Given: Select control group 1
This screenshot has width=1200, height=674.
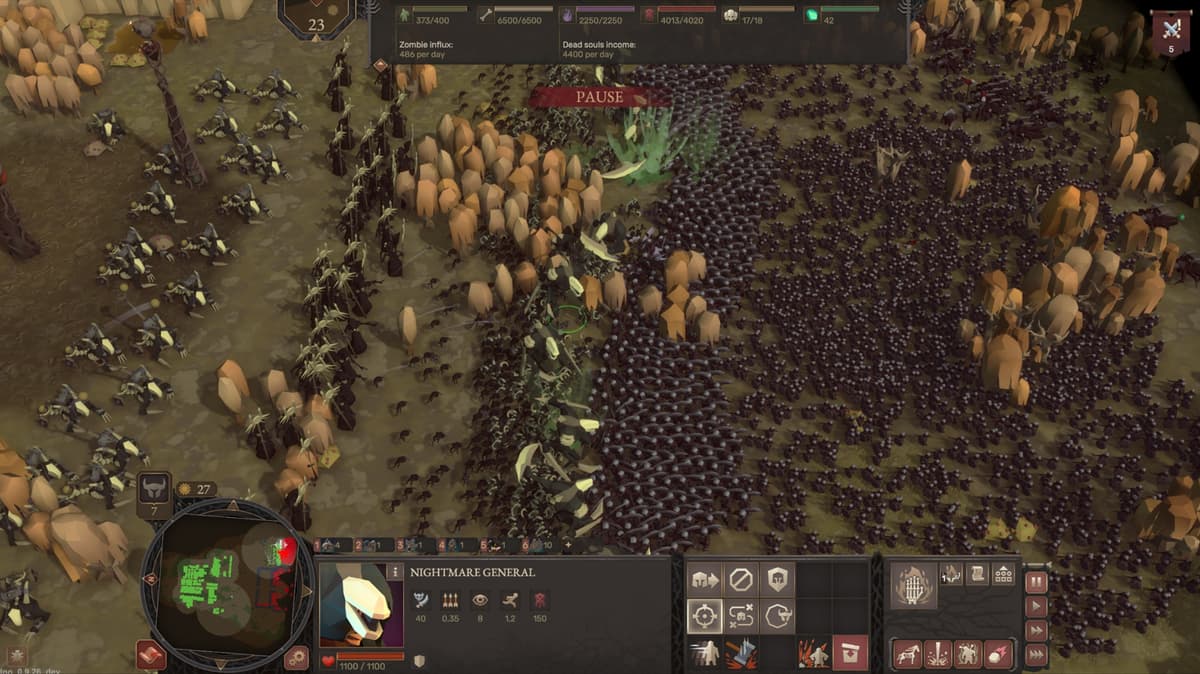Looking at the screenshot, I should tap(327, 545).
